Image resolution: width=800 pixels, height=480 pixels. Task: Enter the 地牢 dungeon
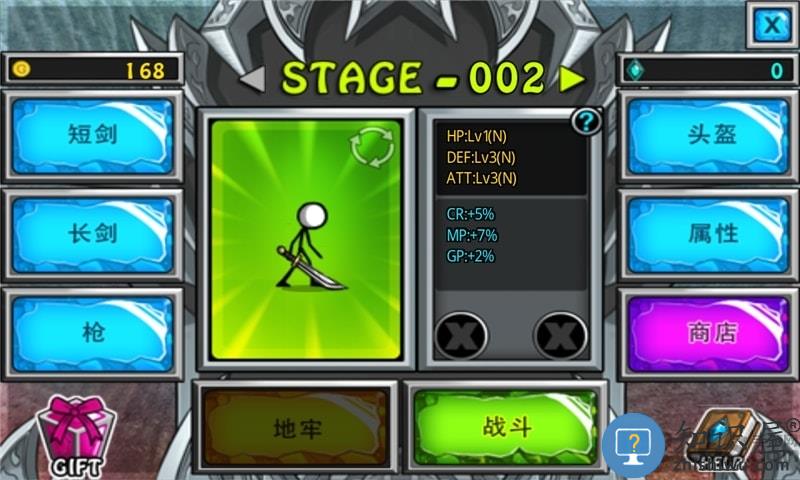(x=297, y=429)
